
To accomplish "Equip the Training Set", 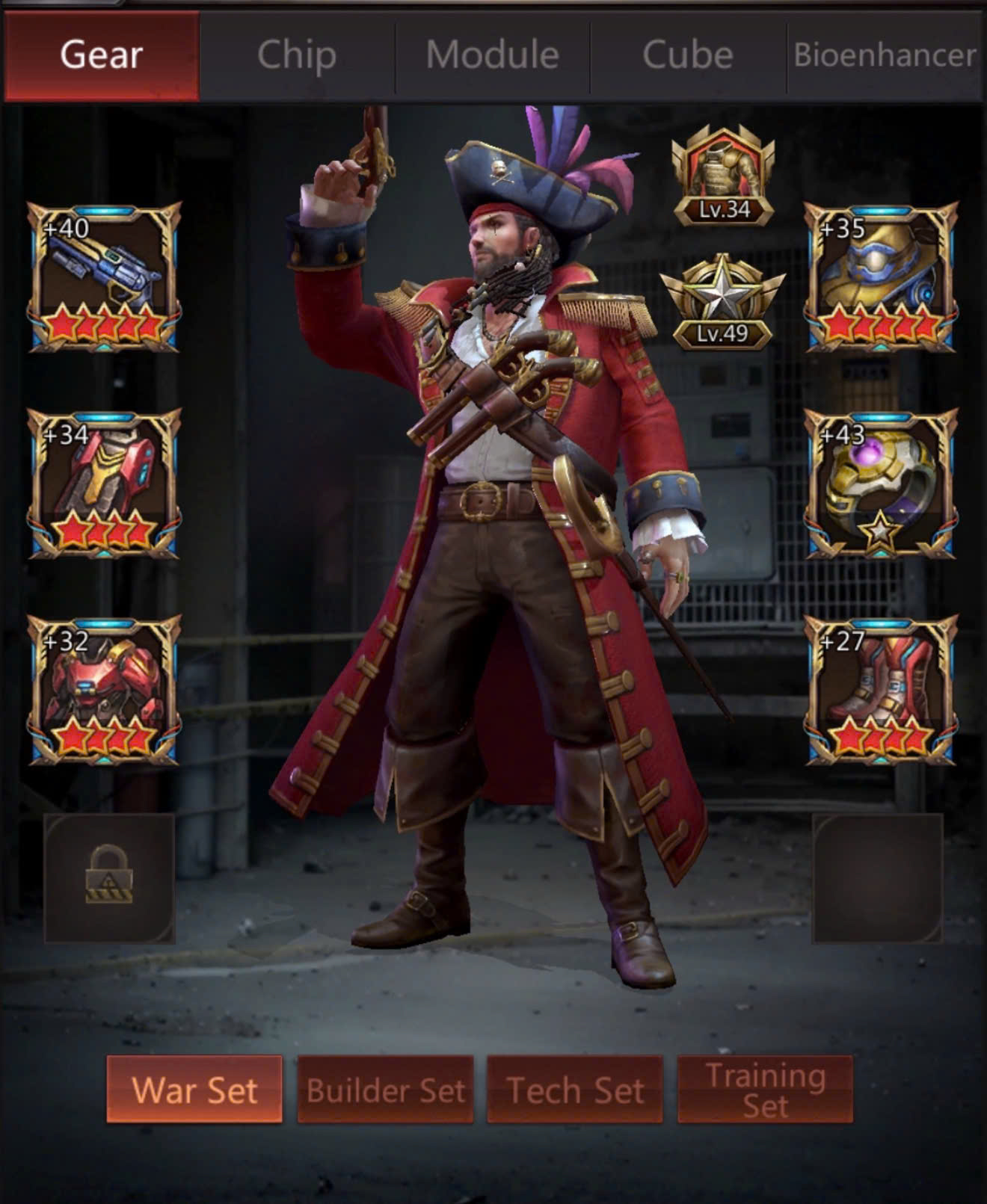I will [765, 1089].
